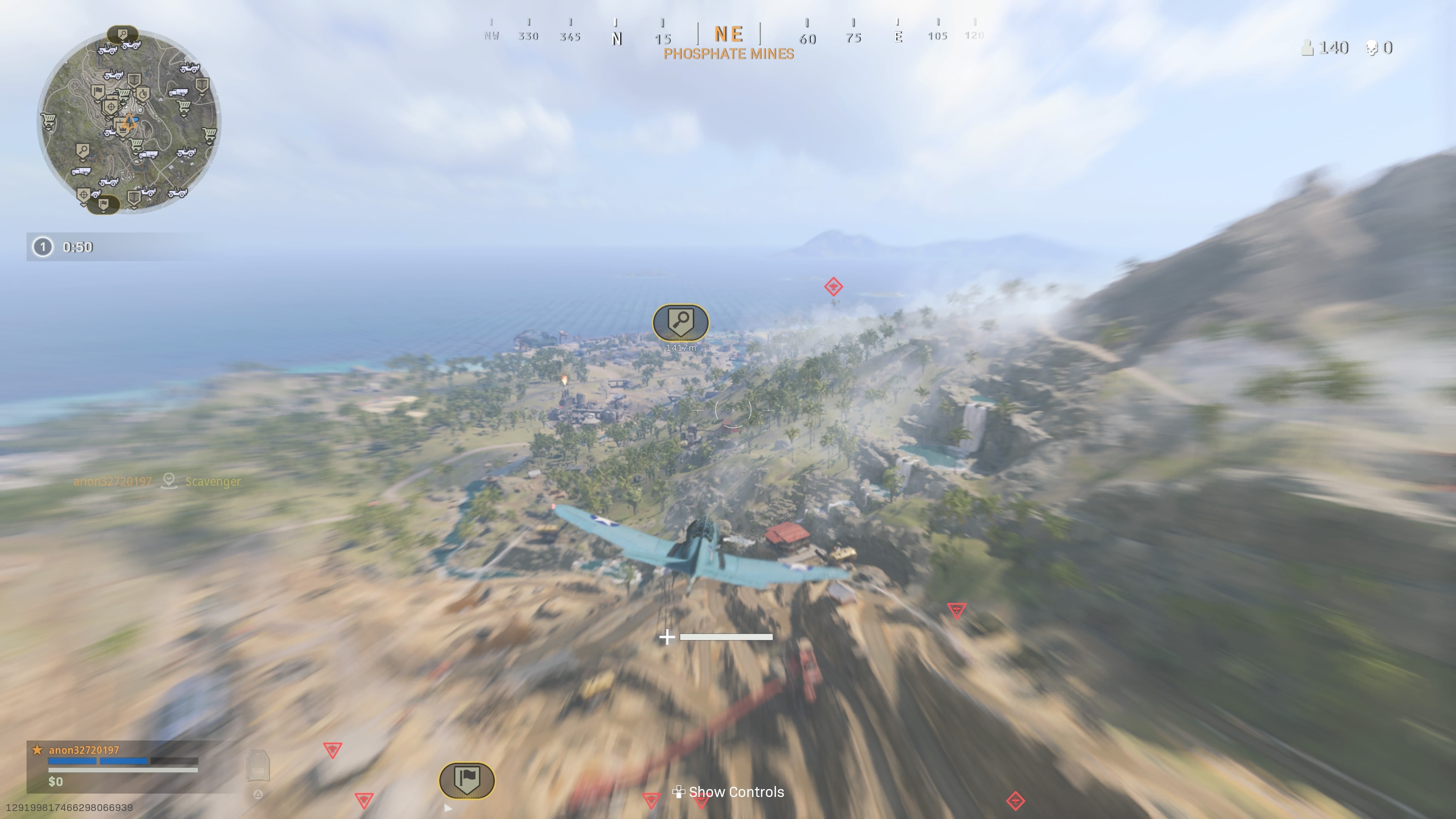Click the crown icon near player position marker
This screenshot has height=819, width=1456.
(x=122, y=129)
